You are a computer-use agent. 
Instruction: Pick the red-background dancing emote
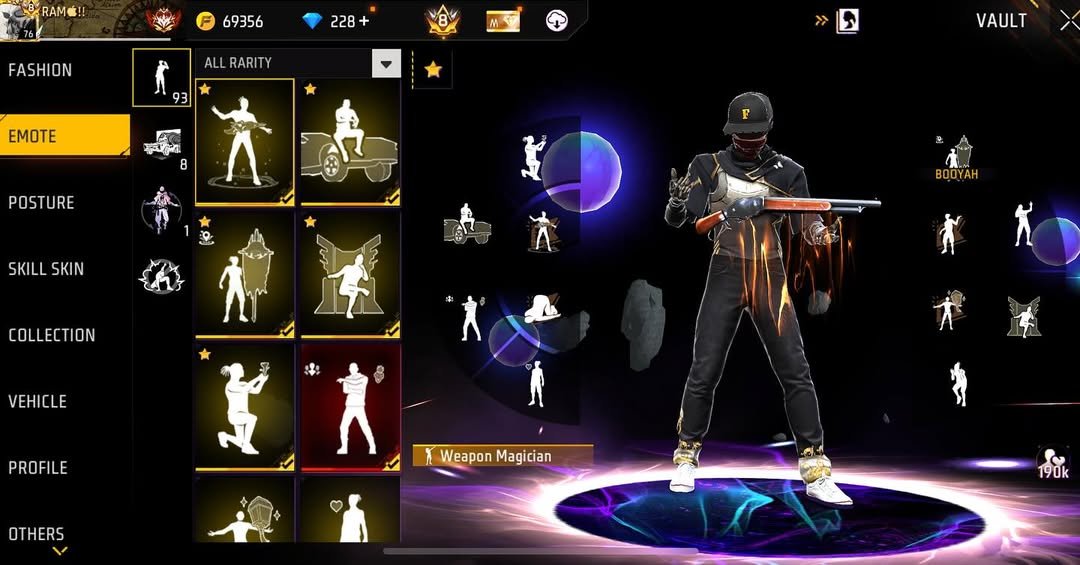coord(350,406)
